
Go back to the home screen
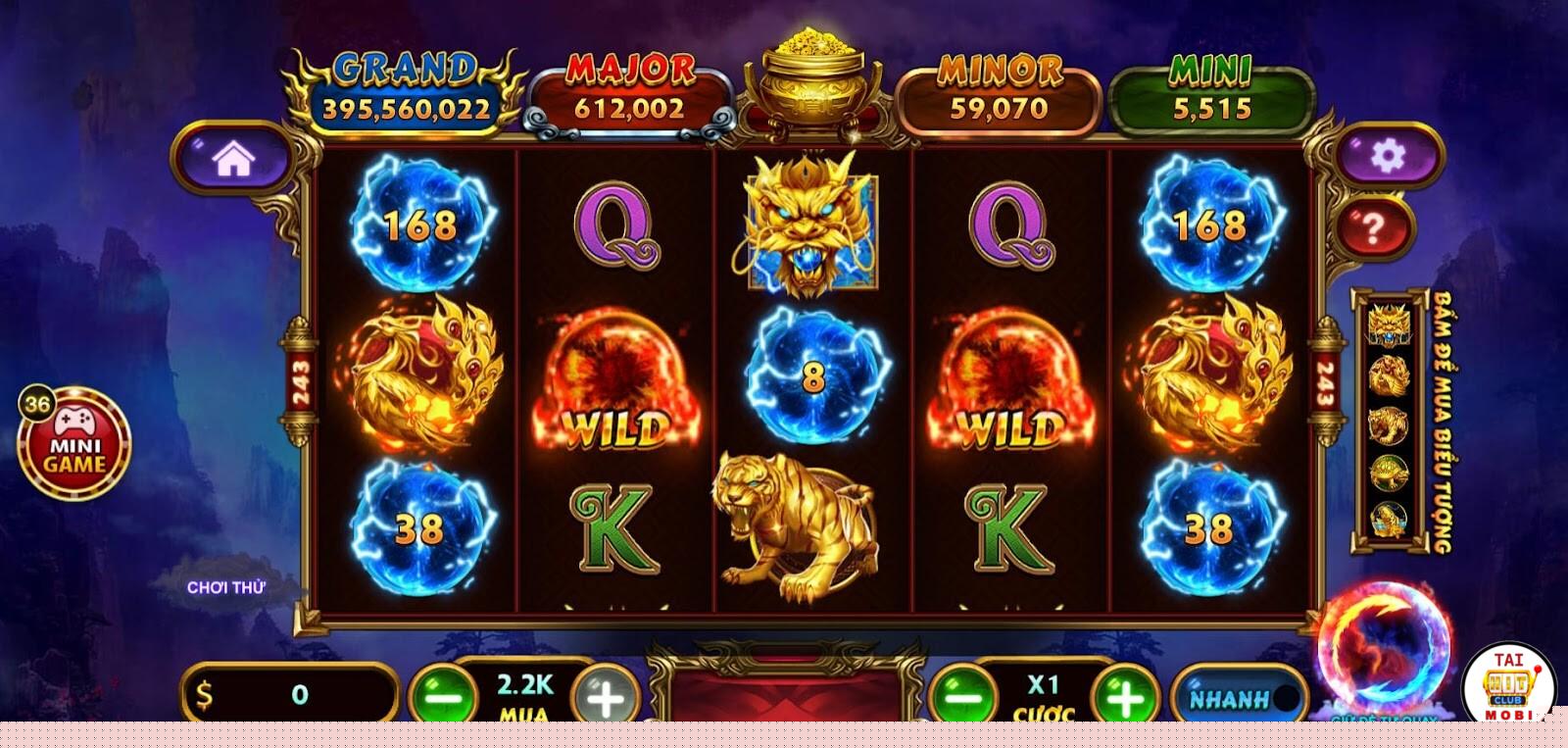tap(233, 157)
